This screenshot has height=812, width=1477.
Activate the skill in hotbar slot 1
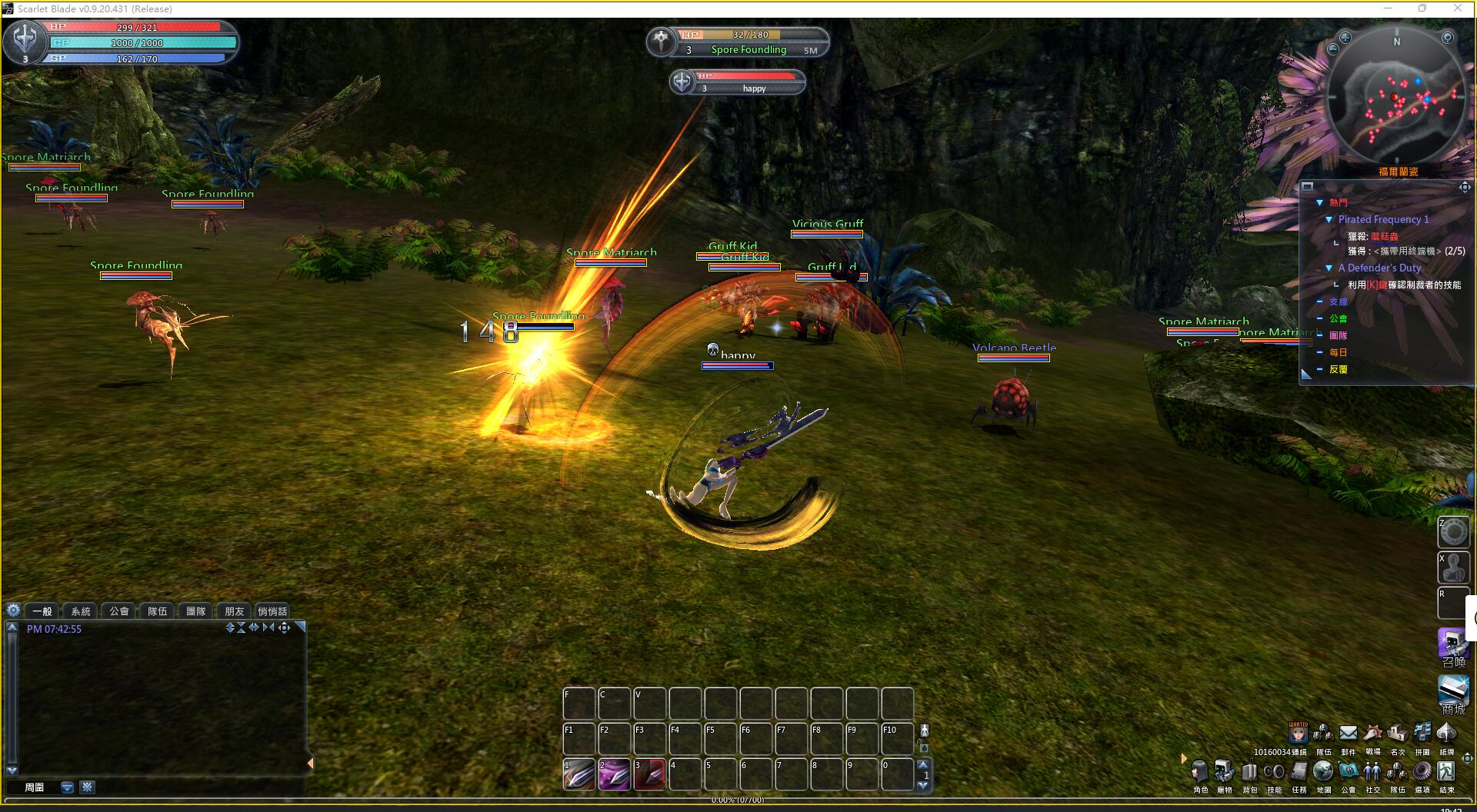point(578,774)
